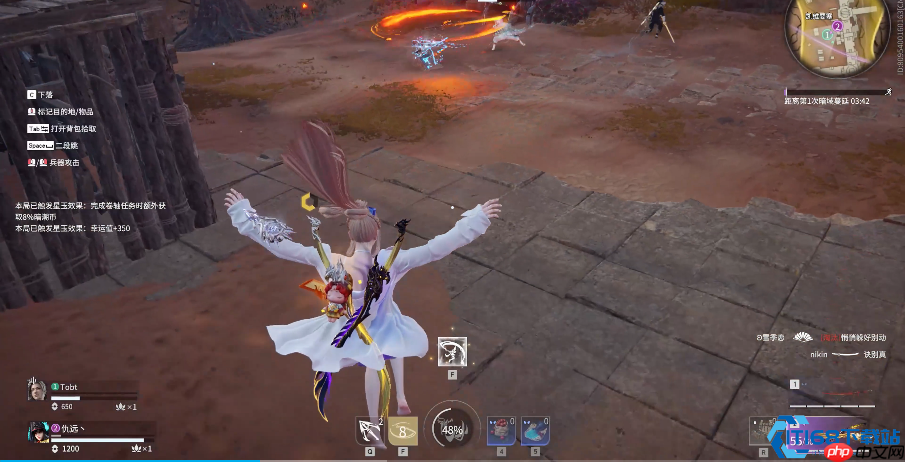
Task: Select the ultimate gauge at 48%
Action: click(451, 429)
